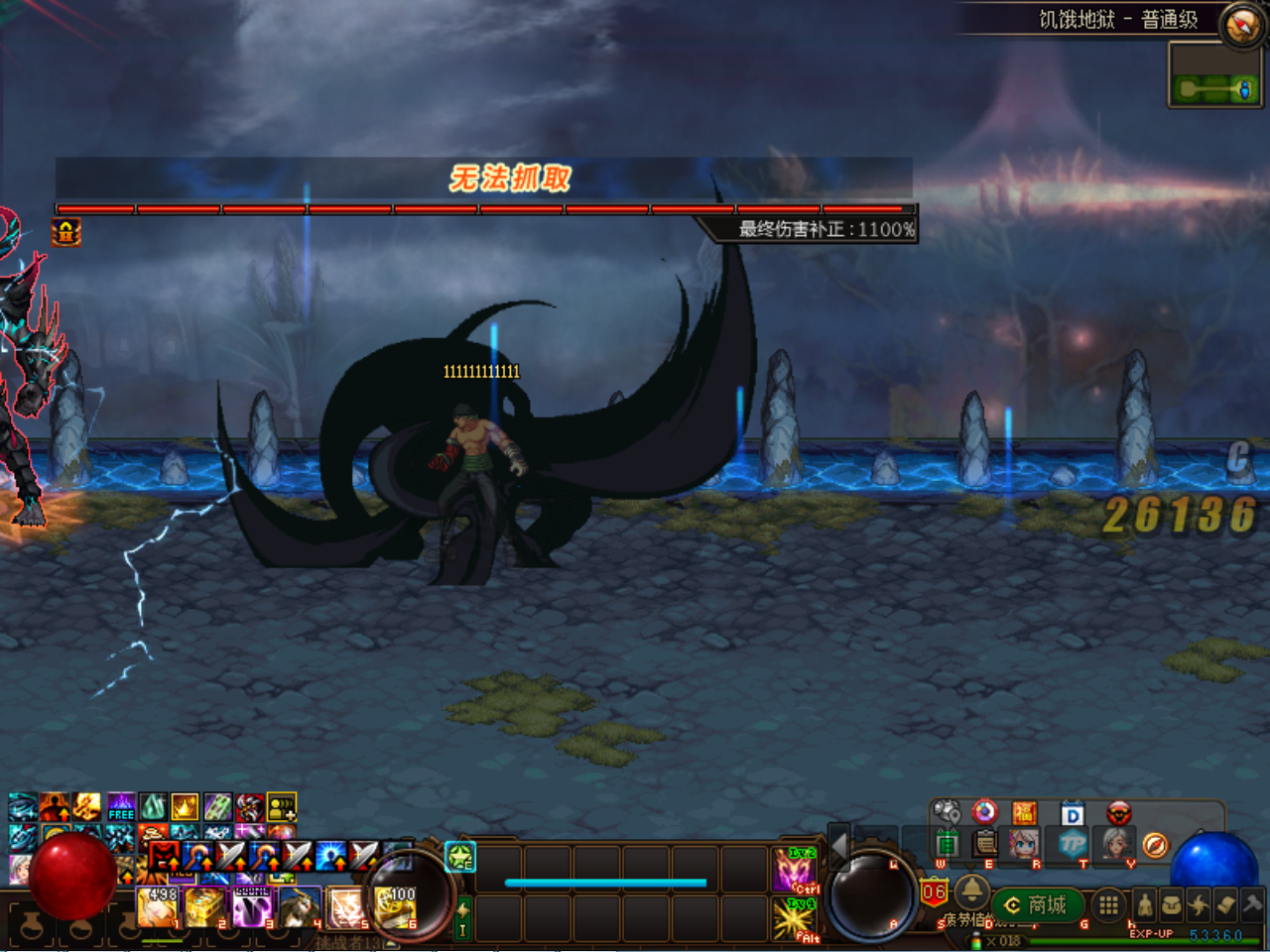Image resolution: width=1270 pixels, height=952 pixels.
Task: Click the hammer forge icon in the shortcut row
Action: (x=1248, y=904)
